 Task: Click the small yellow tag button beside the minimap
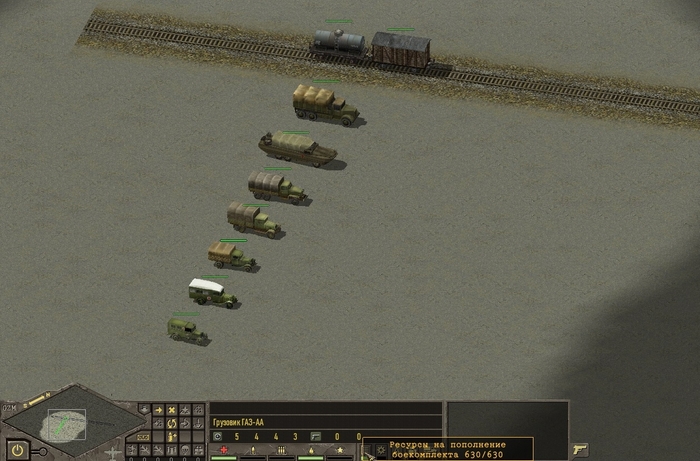[144, 435]
